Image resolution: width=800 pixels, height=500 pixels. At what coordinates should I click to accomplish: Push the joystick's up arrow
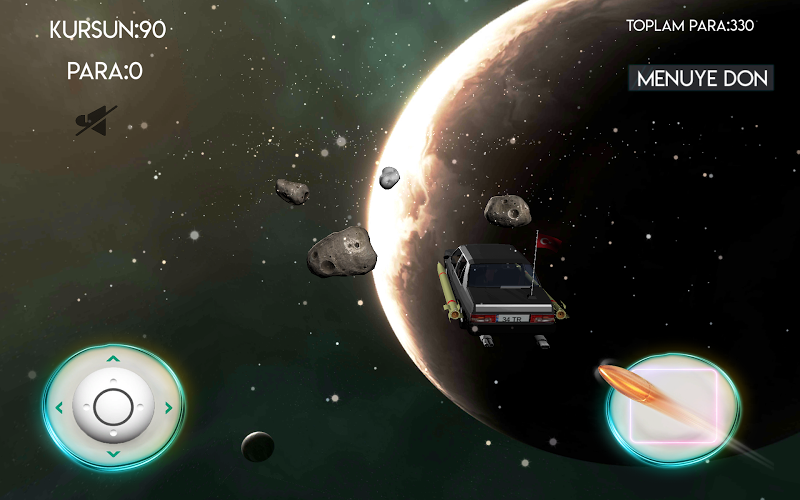click(x=113, y=359)
